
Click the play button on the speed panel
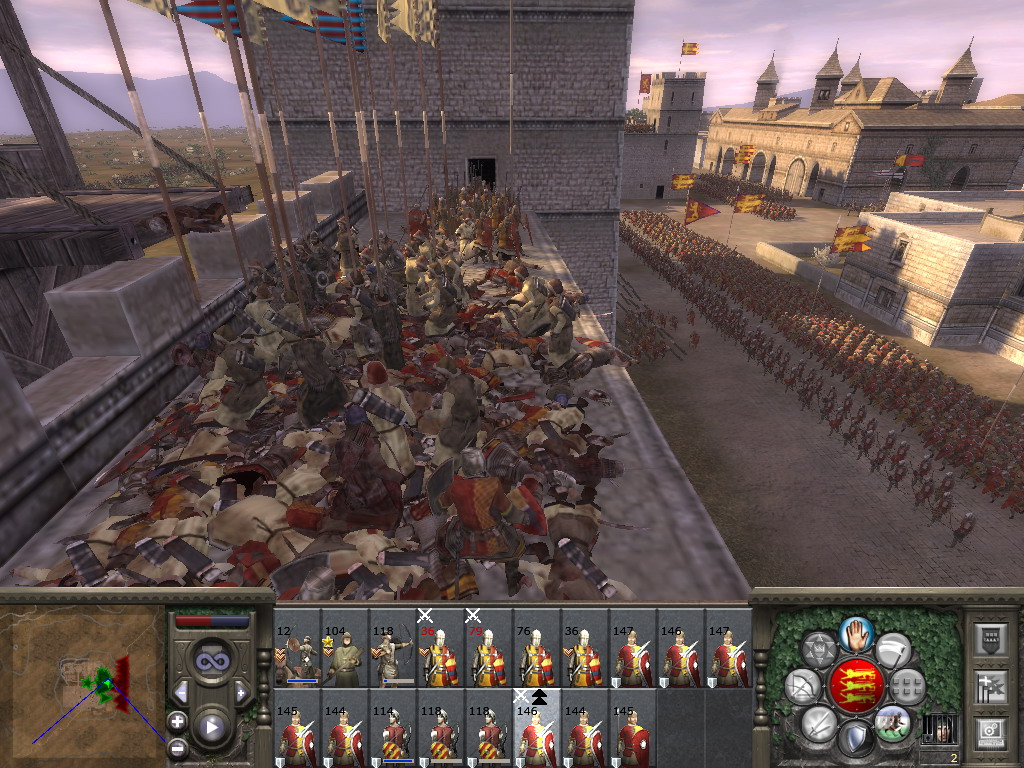[x=211, y=726]
